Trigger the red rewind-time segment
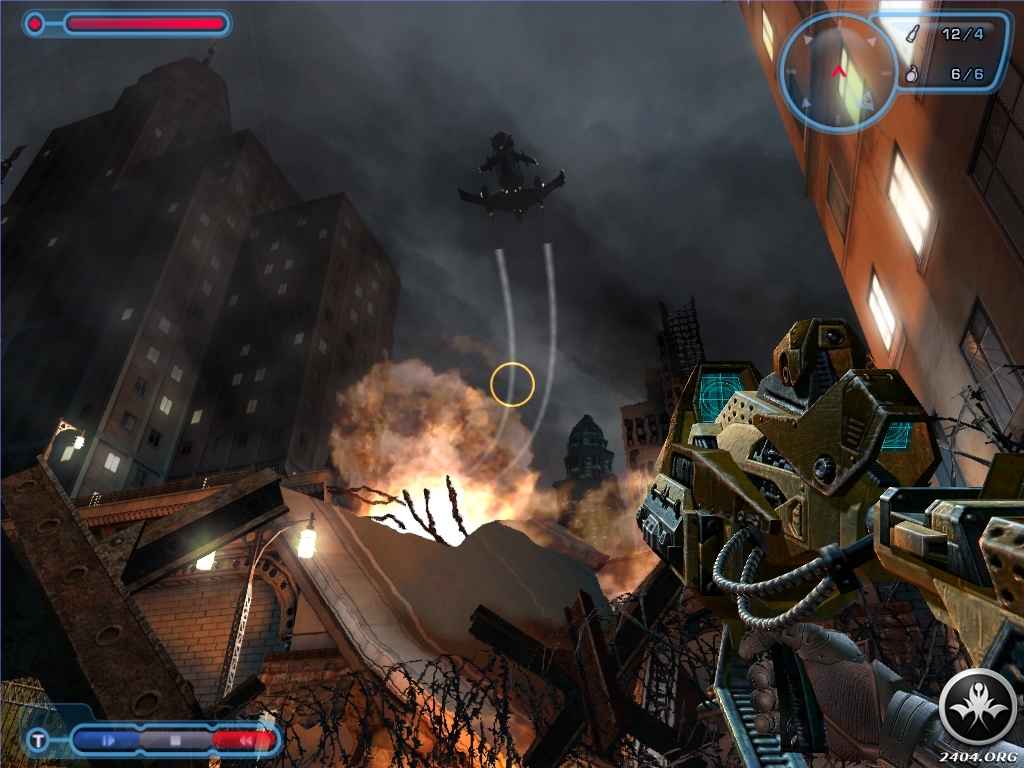1024x768 pixels. point(242,741)
